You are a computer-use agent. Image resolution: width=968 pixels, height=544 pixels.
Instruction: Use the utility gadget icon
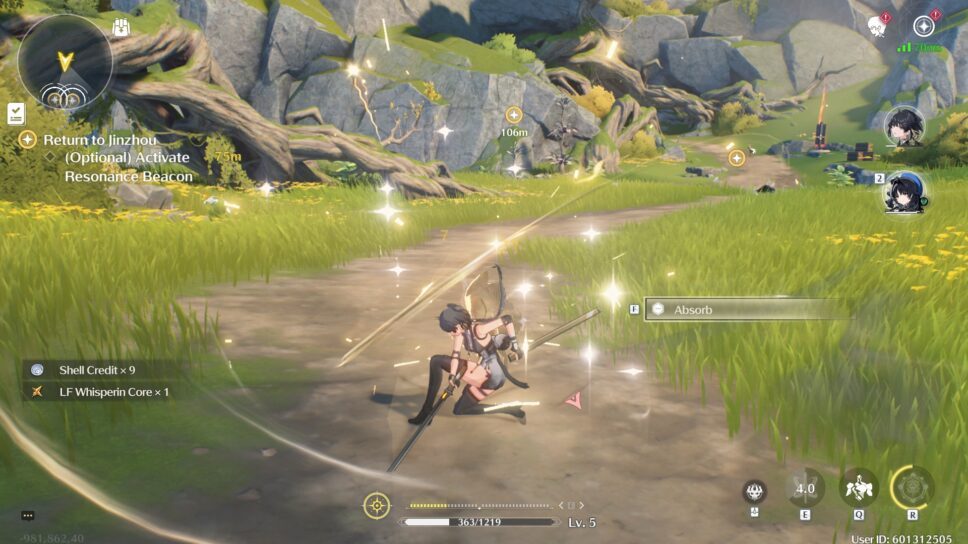click(x=755, y=492)
